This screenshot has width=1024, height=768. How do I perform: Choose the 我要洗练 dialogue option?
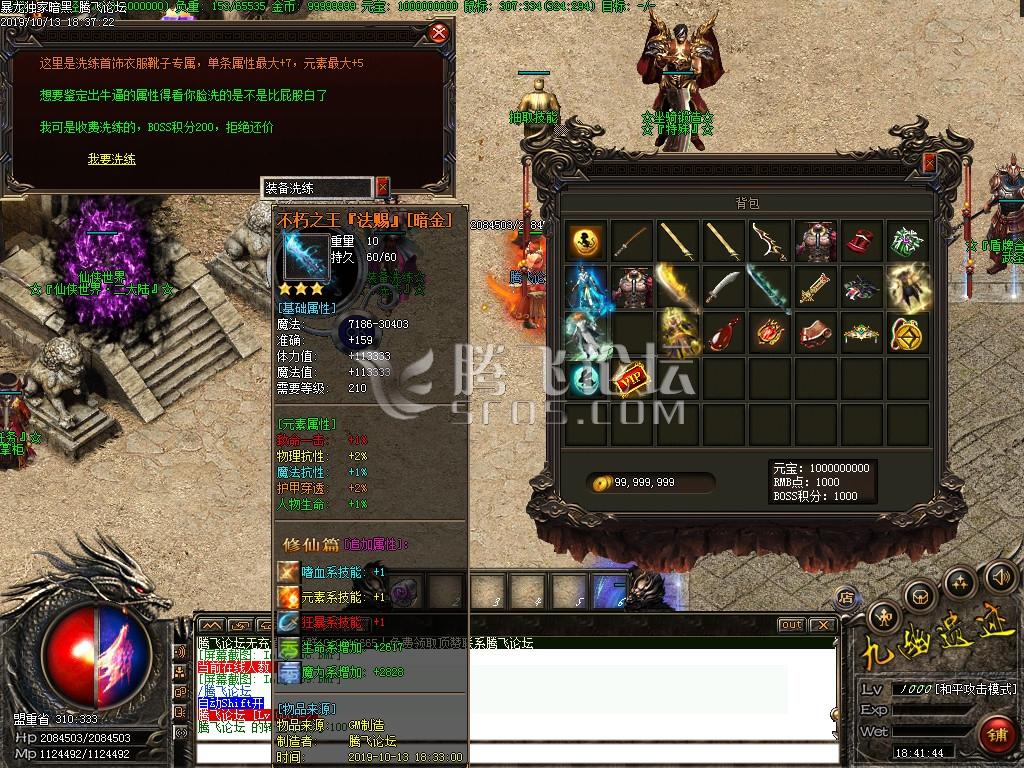coord(111,158)
